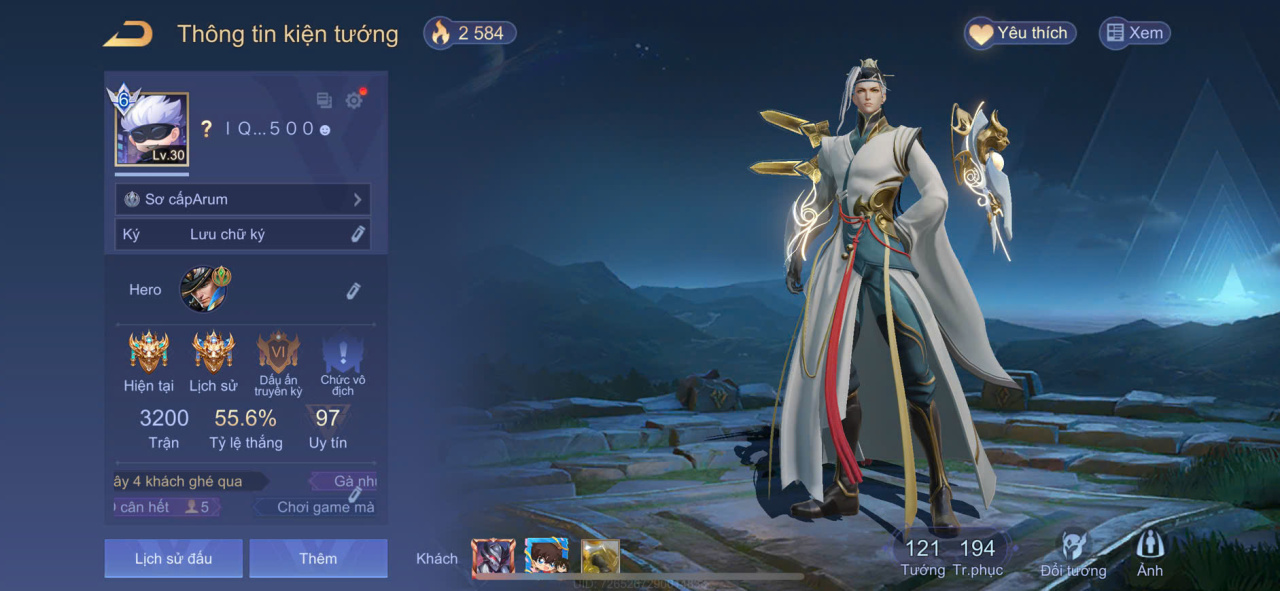Go back using the arrow button
1280x591 pixels.
pos(128,34)
